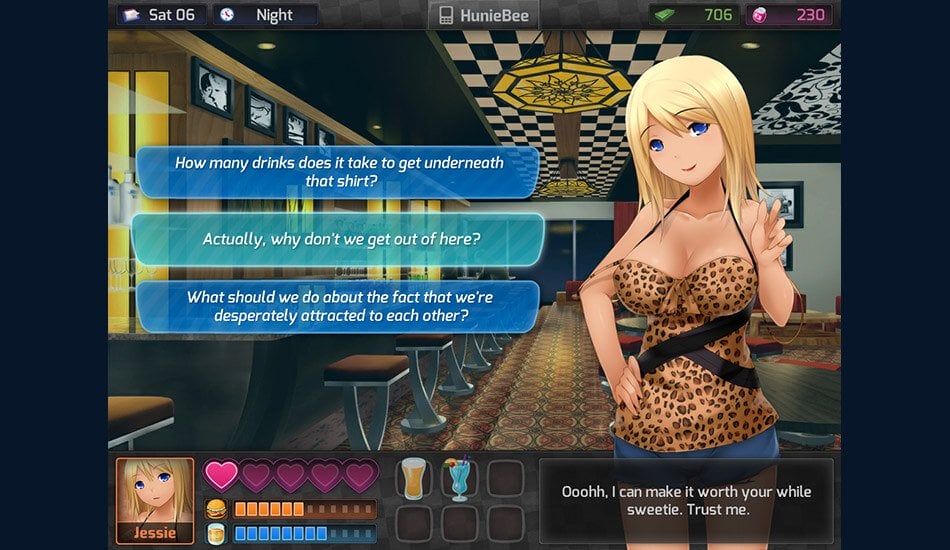Viewport: 950px width, 550px height.
Task: Click Jessie's portrait thumbnail
Action: coord(155,500)
